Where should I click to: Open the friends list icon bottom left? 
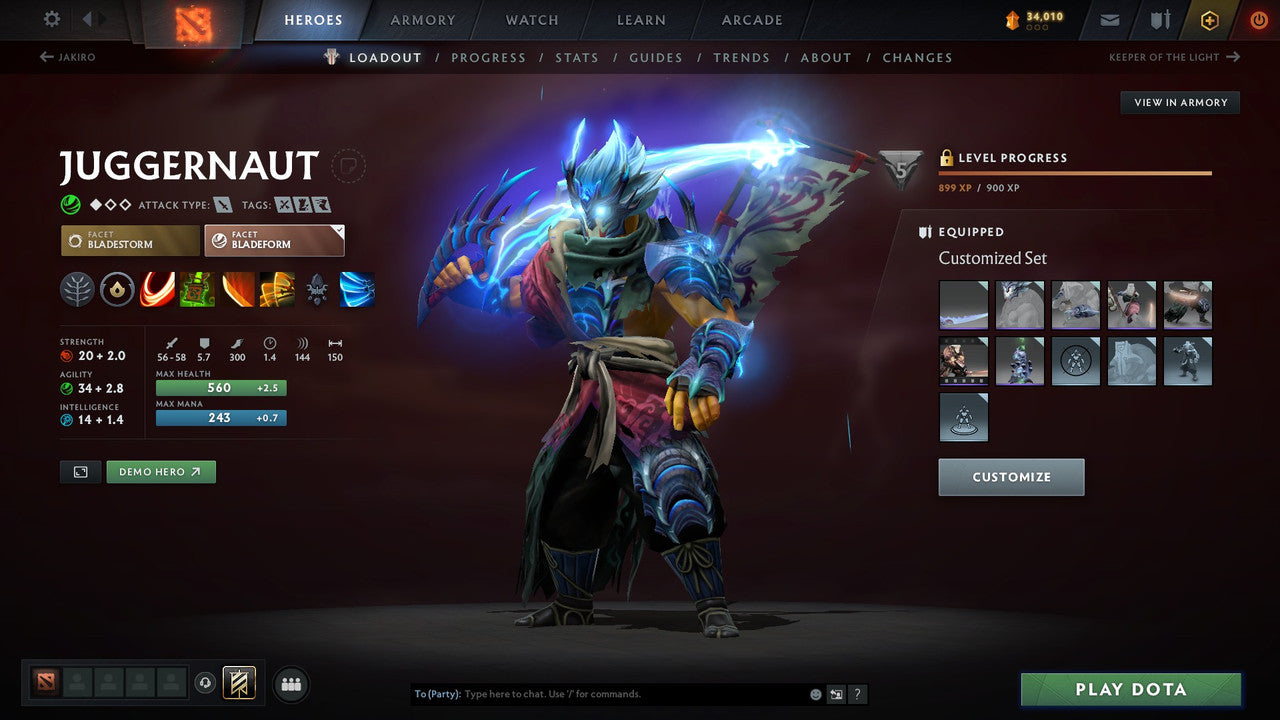[290, 684]
